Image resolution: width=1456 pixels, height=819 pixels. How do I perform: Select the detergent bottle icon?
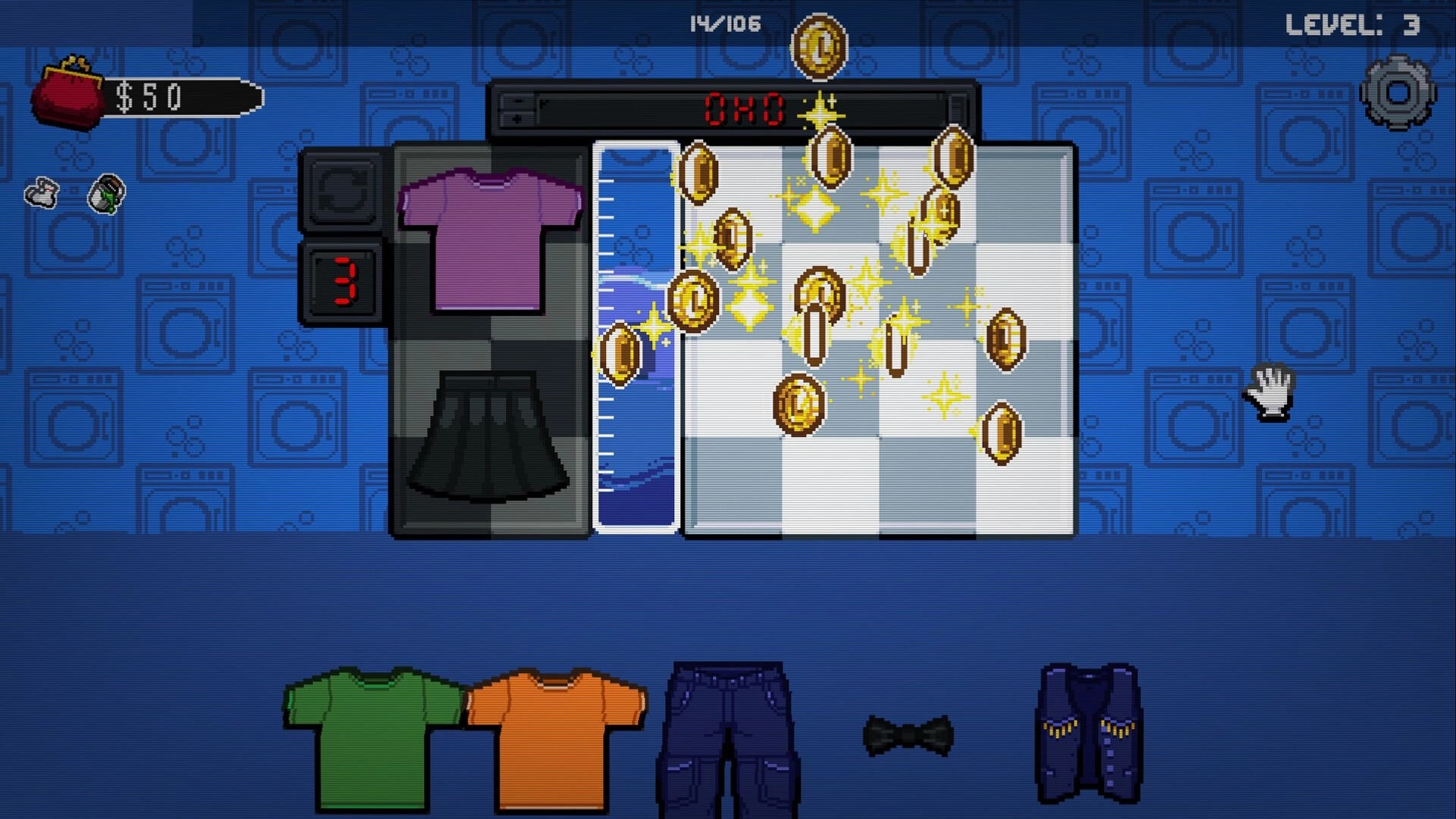106,193
